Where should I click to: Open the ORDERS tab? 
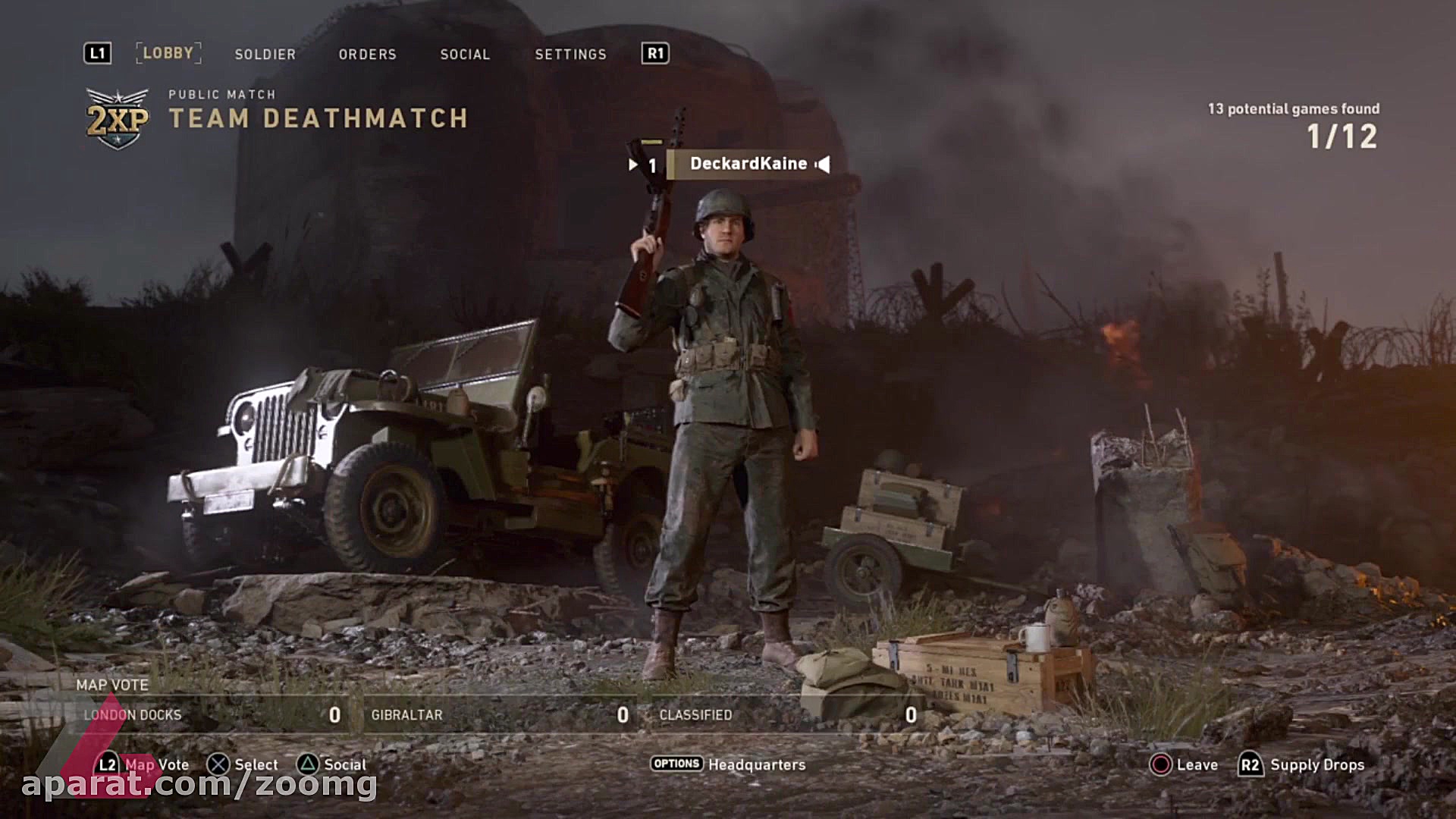coord(368,54)
